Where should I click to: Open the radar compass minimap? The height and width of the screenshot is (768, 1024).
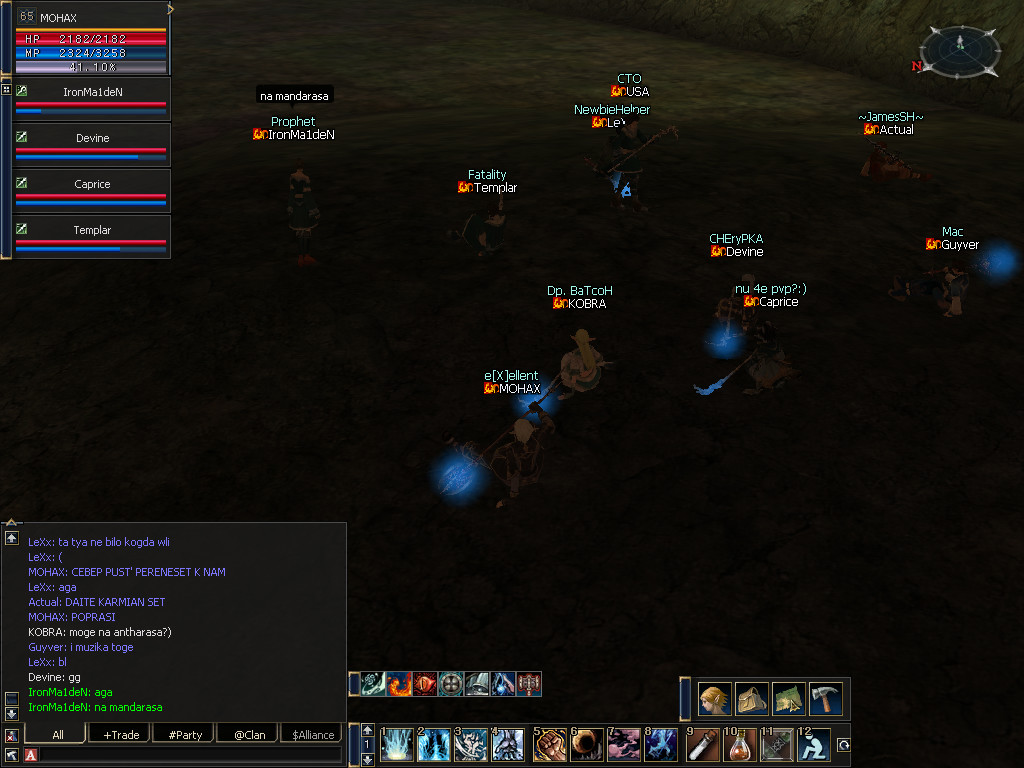(x=959, y=50)
